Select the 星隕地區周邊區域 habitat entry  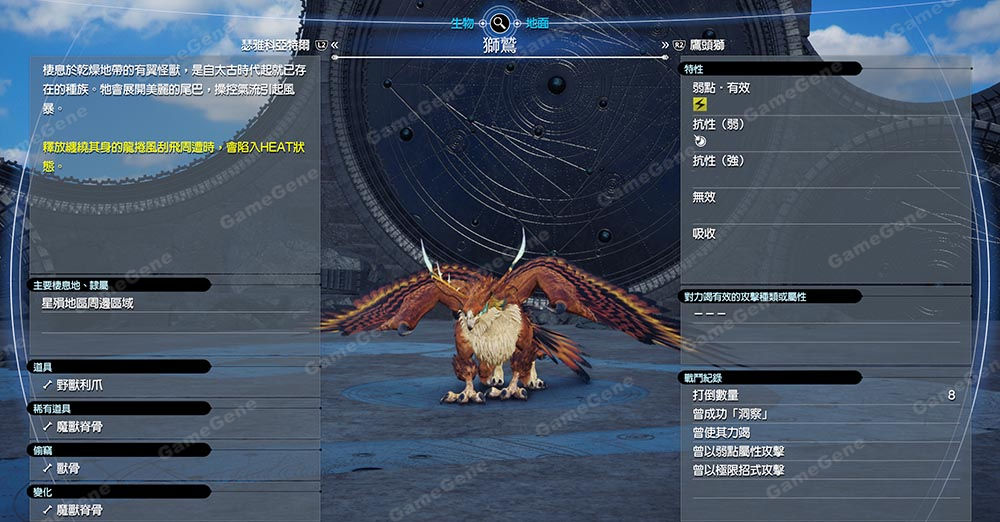pyautogui.click(x=88, y=303)
